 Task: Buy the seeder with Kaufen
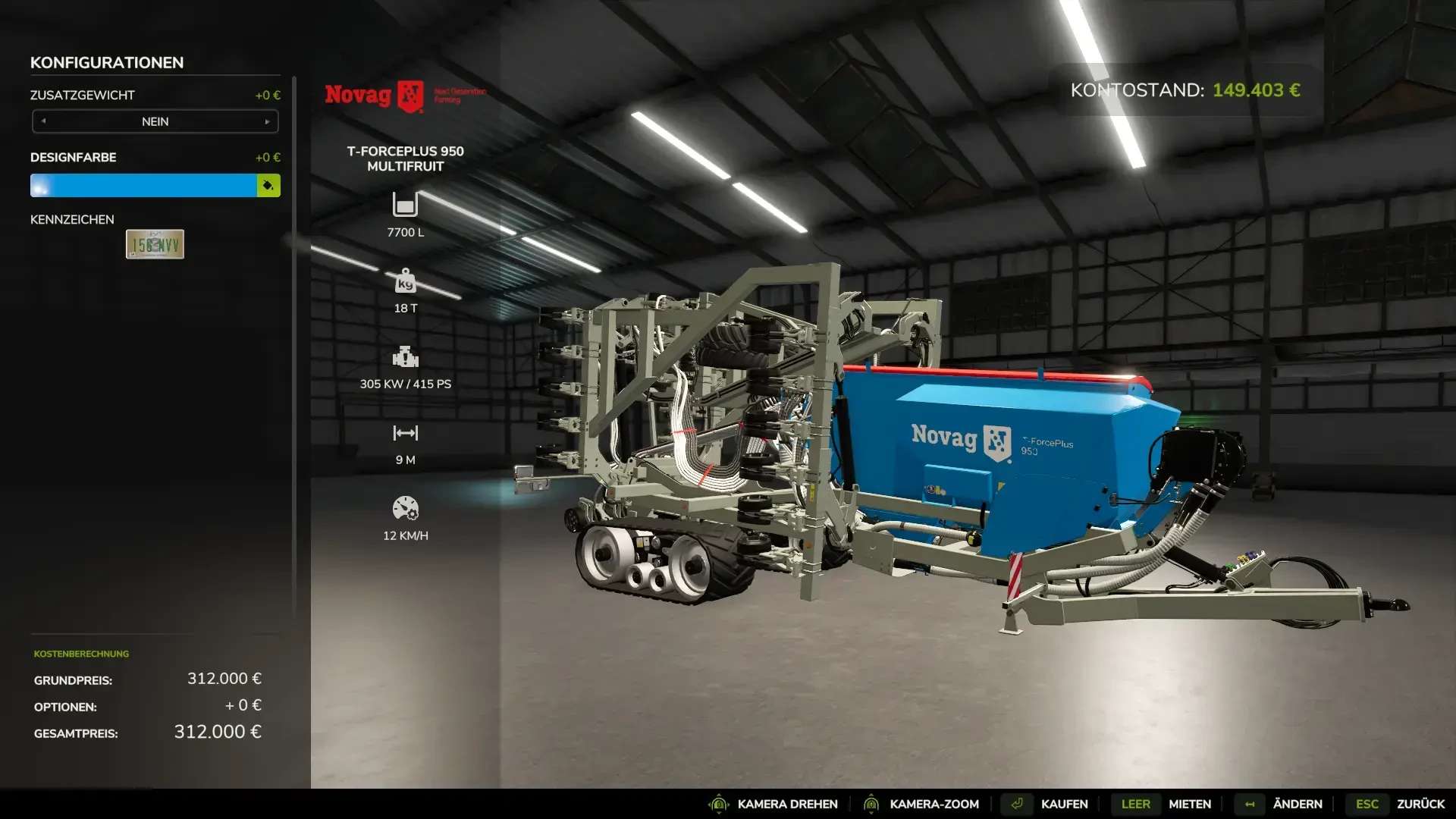pyautogui.click(x=1063, y=804)
